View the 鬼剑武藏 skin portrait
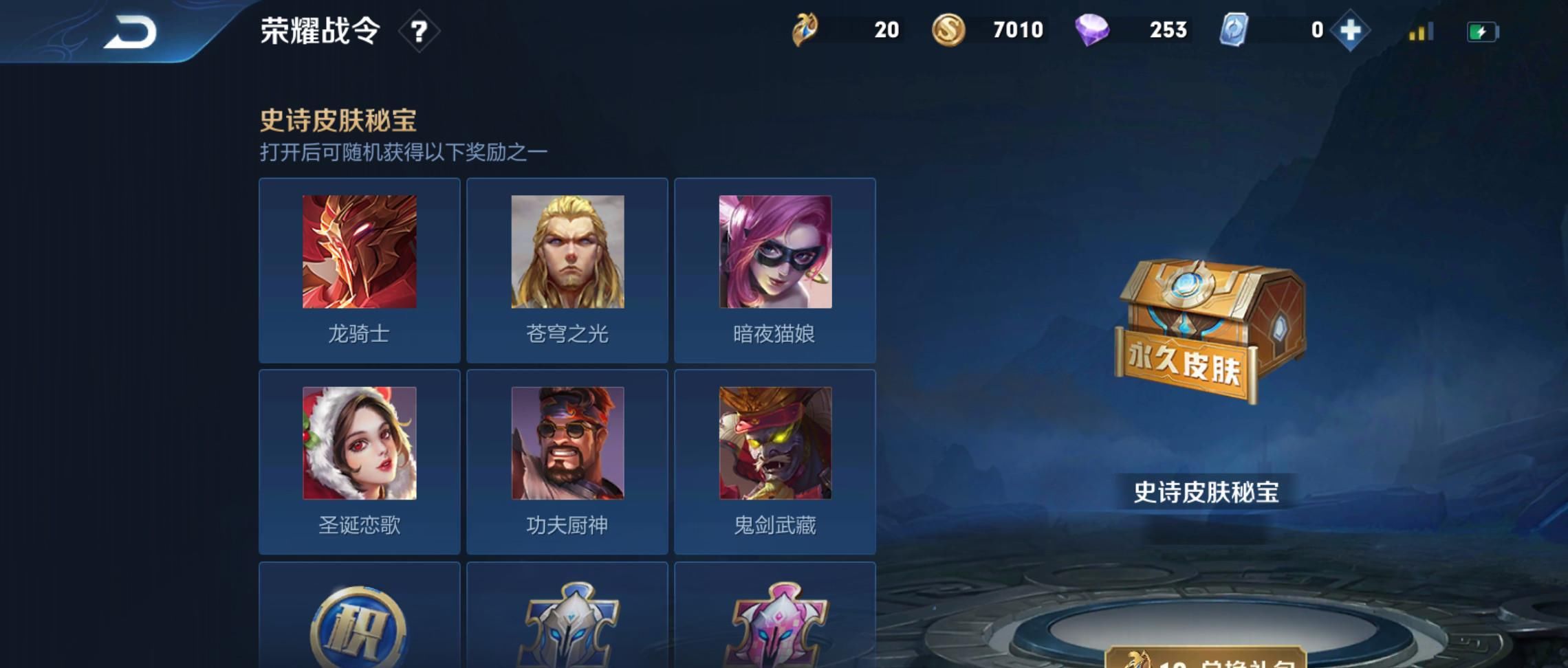 (776, 443)
